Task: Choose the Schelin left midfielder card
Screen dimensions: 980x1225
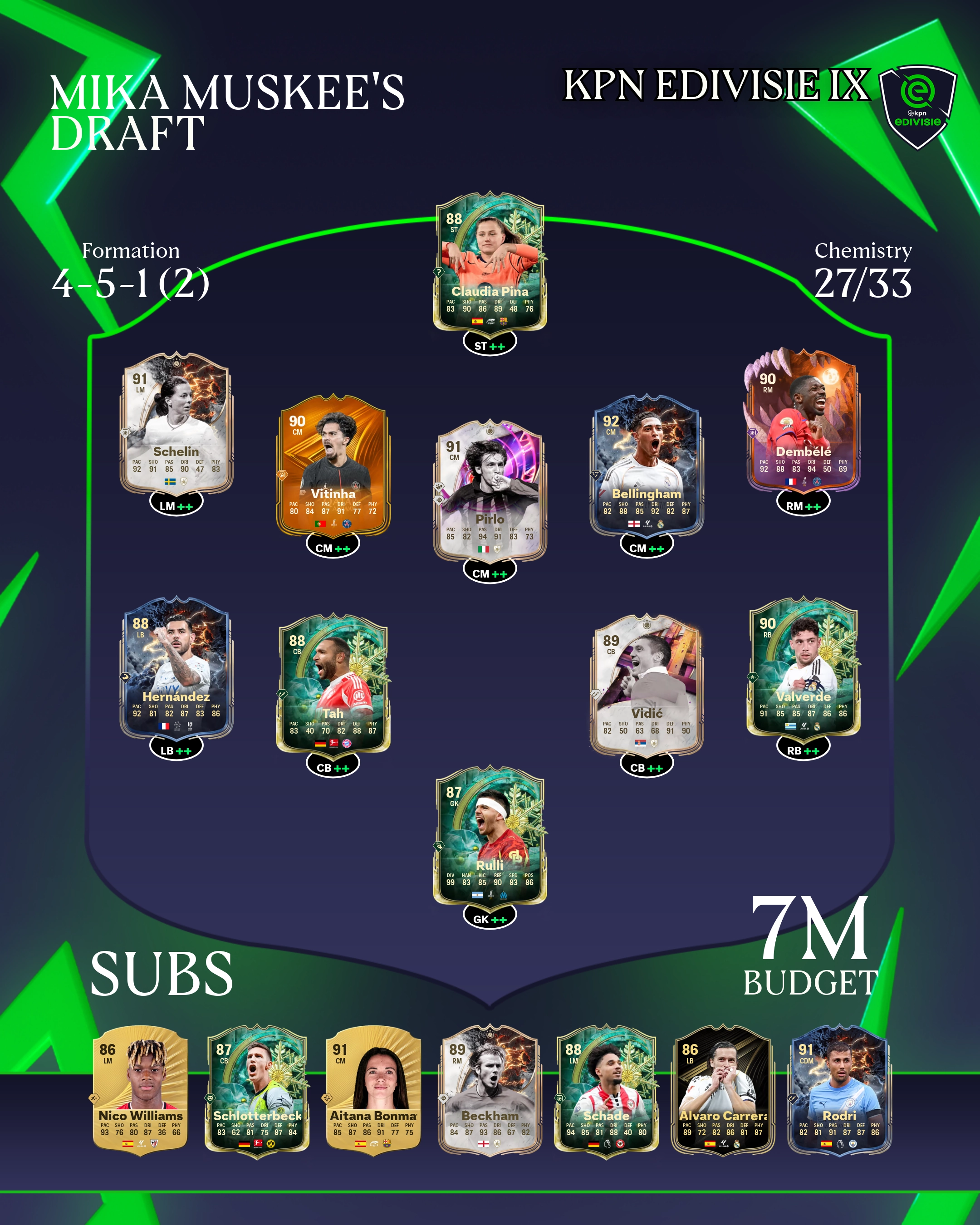Action: point(176,423)
